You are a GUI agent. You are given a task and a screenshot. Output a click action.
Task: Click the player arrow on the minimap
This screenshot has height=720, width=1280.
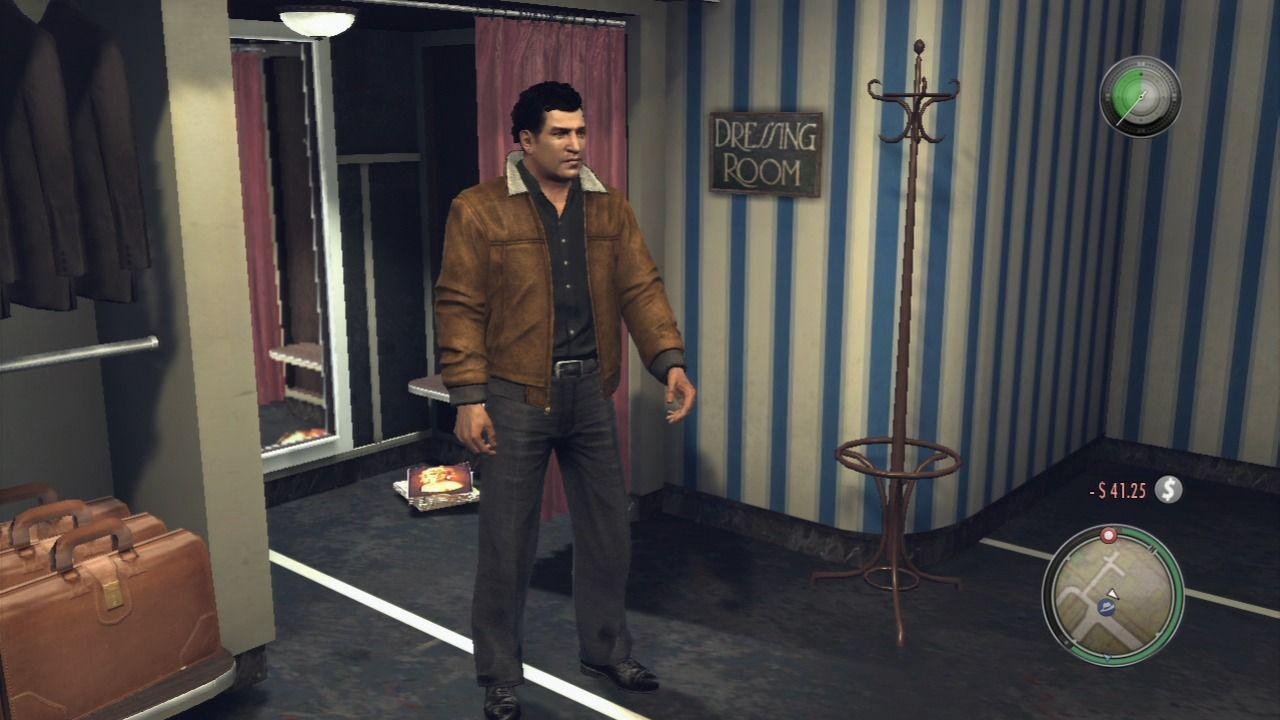click(1111, 594)
